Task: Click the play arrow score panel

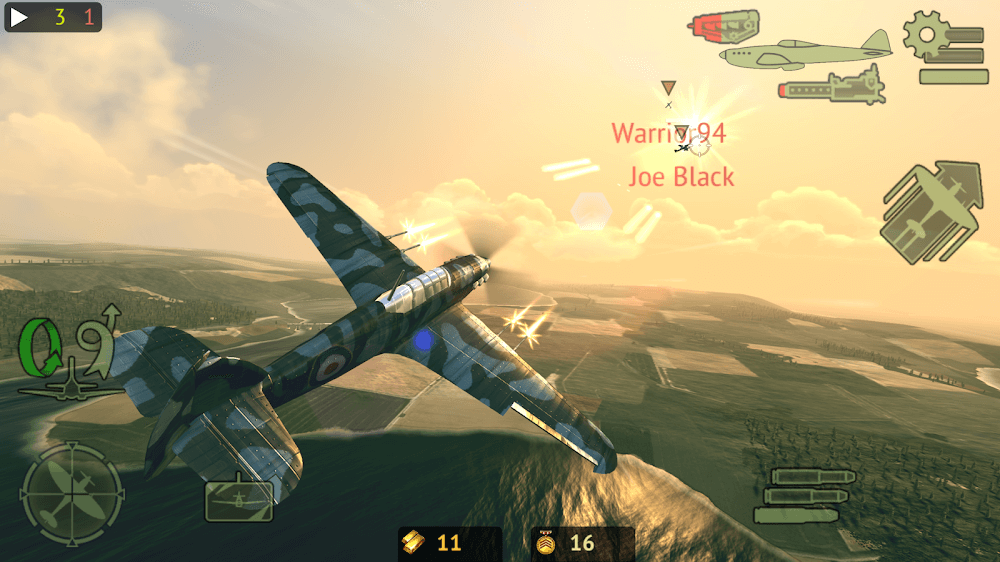Action: point(54,17)
